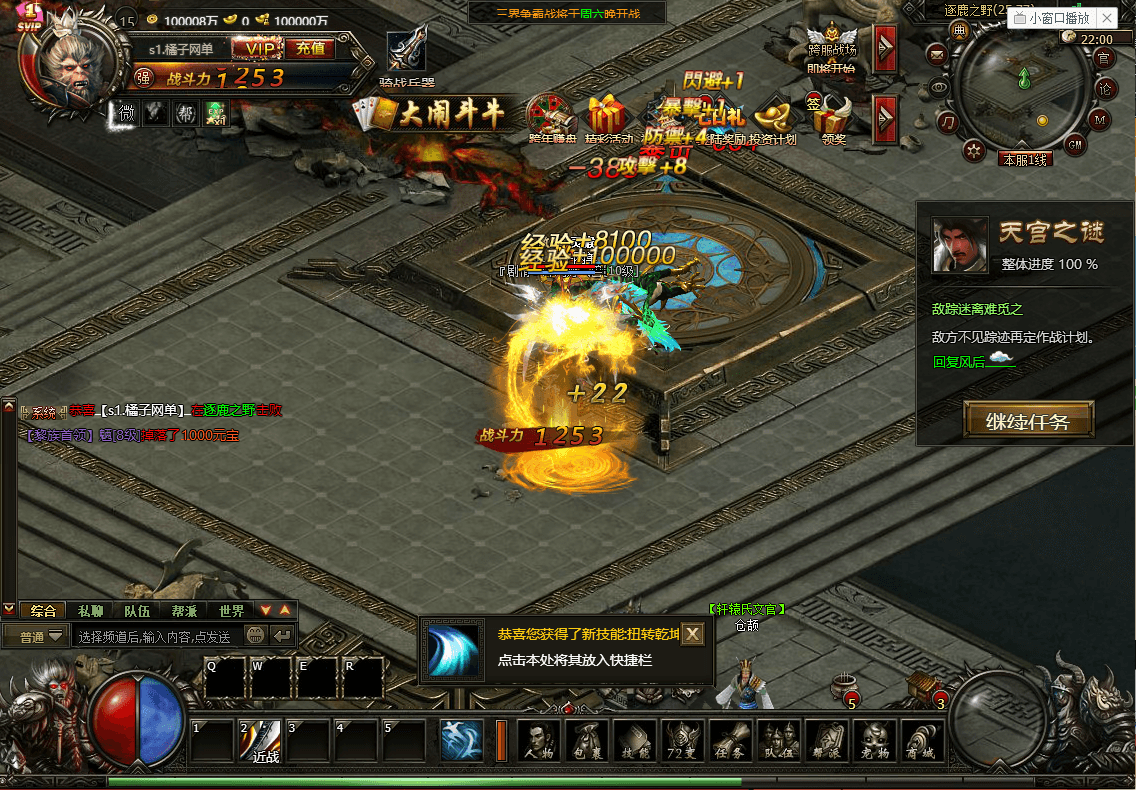Open the 商城 shop

coord(922,742)
